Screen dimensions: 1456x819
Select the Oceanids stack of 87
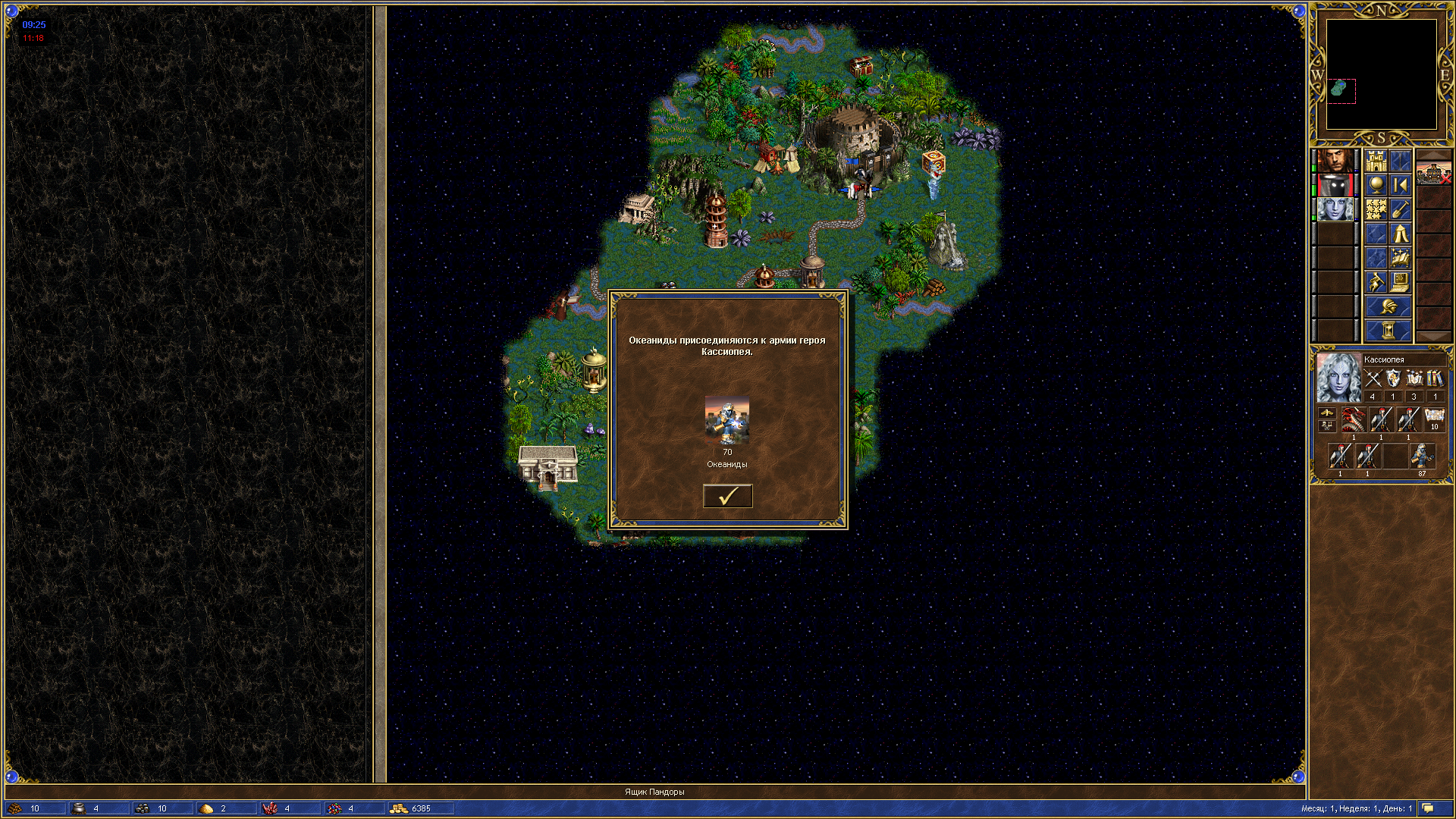pyautogui.click(x=1422, y=457)
